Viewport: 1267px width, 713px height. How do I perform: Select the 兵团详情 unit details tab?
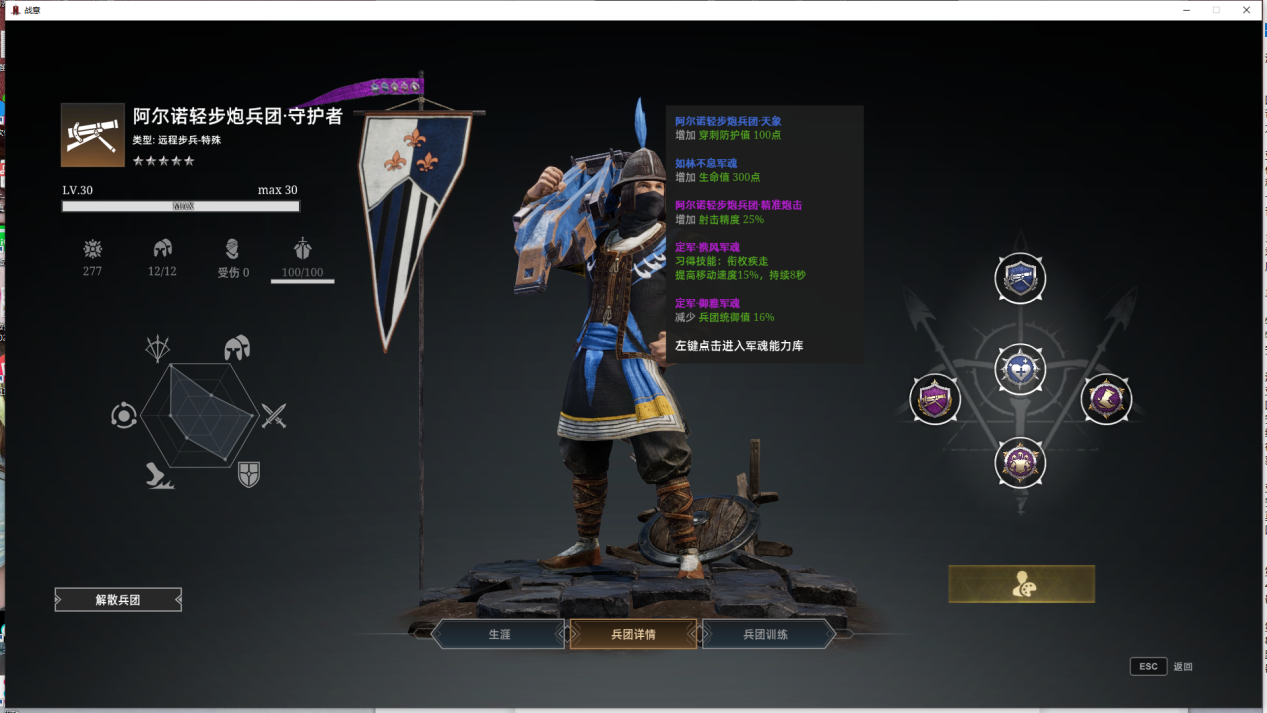click(x=633, y=634)
